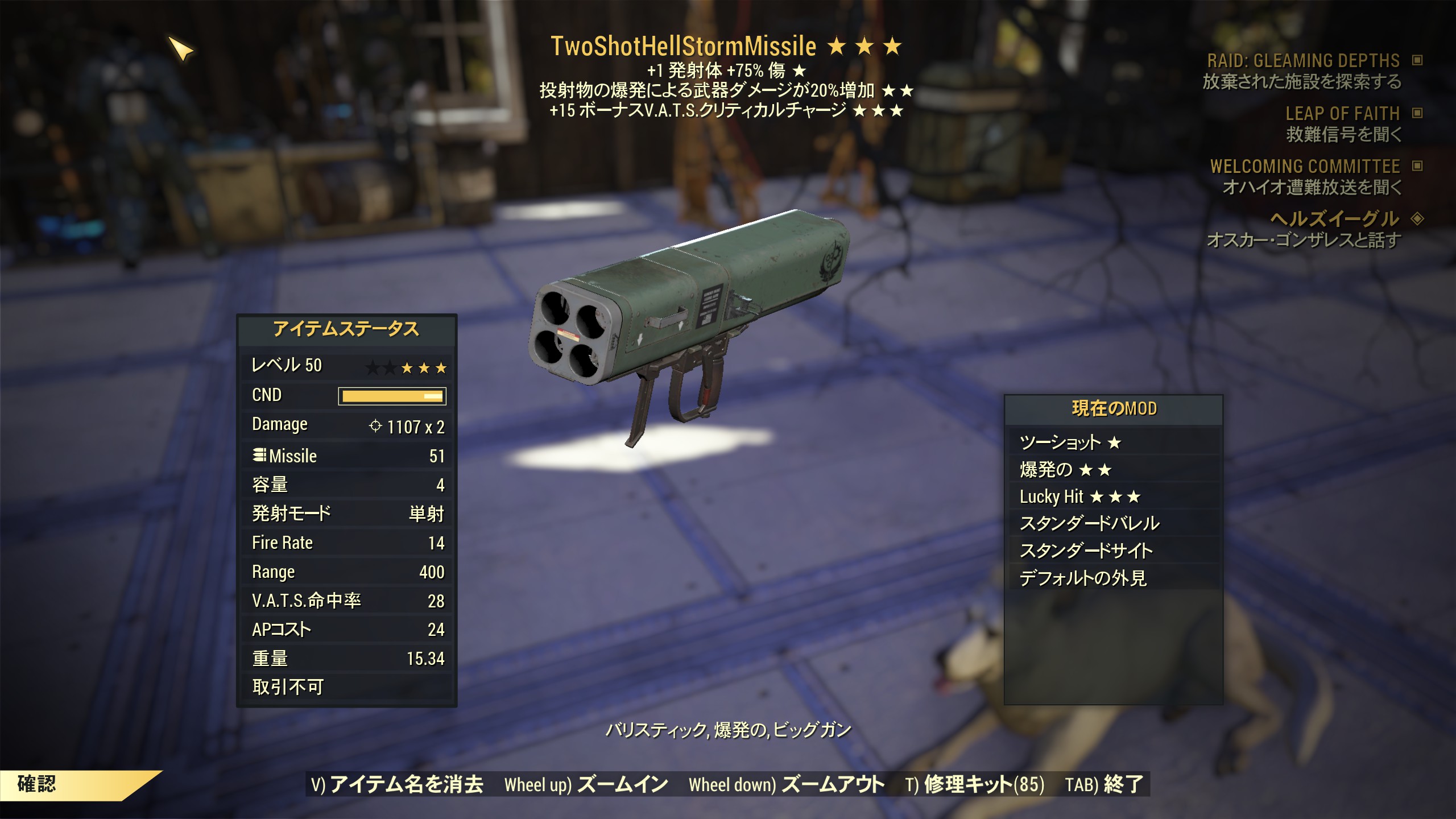Viewport: 1456px width, 819px height.
Task: Select the ツーショット mod row
Action: coord(1113,442)
